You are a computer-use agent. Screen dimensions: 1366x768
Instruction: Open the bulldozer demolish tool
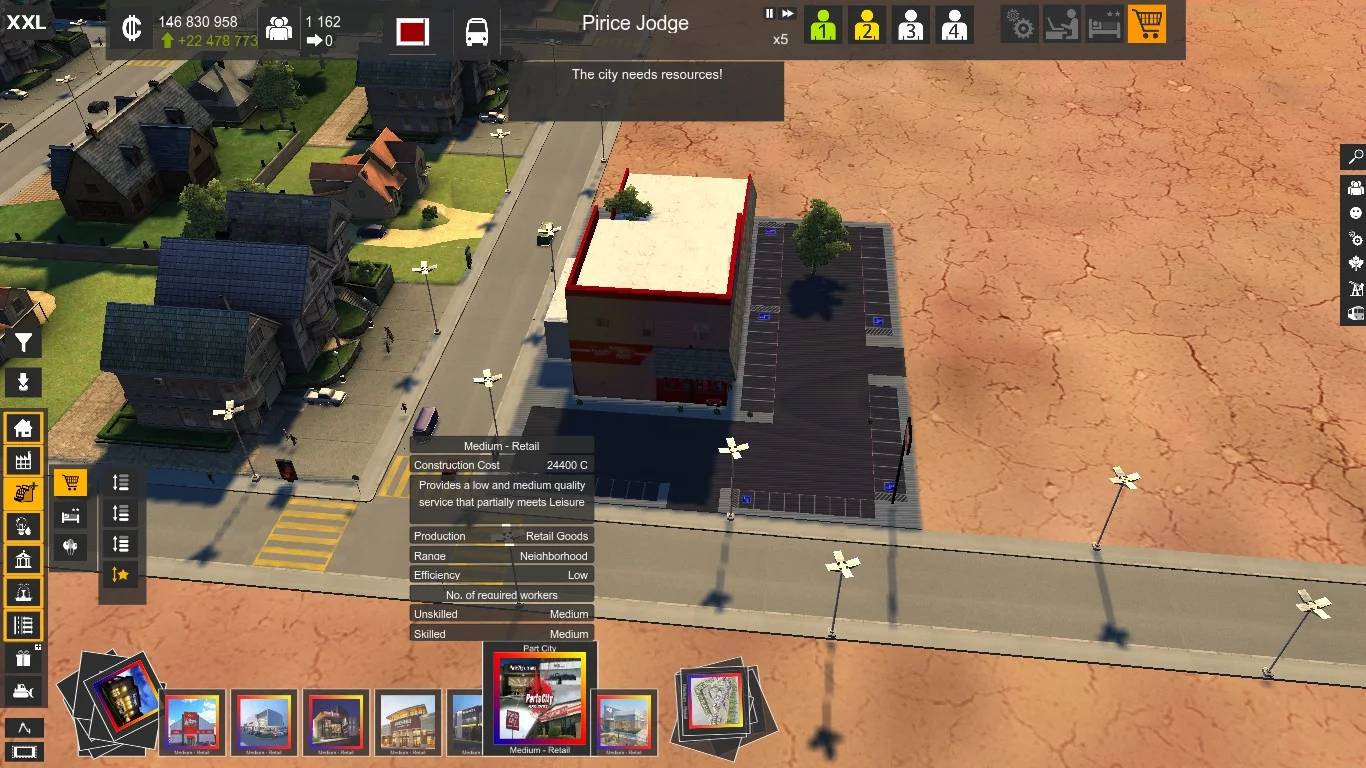click(23, 690)
